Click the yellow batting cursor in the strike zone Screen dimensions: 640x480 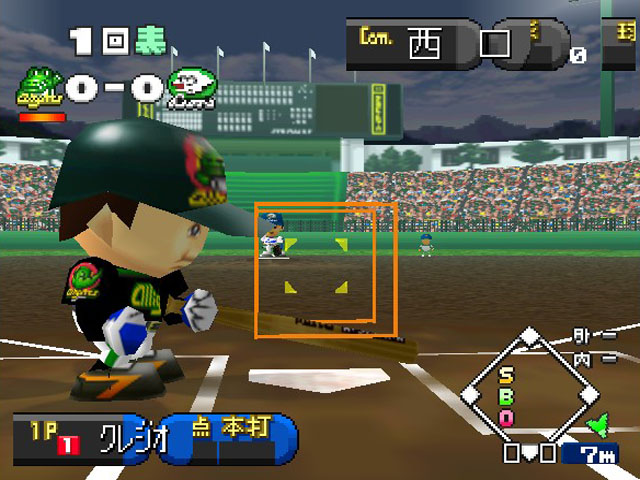tap(315, 266)
